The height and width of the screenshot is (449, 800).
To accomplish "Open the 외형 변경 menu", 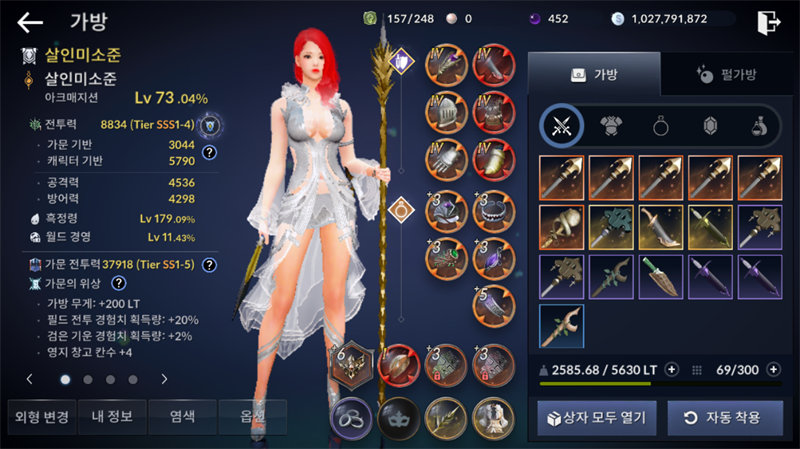I will coord(38,416).
